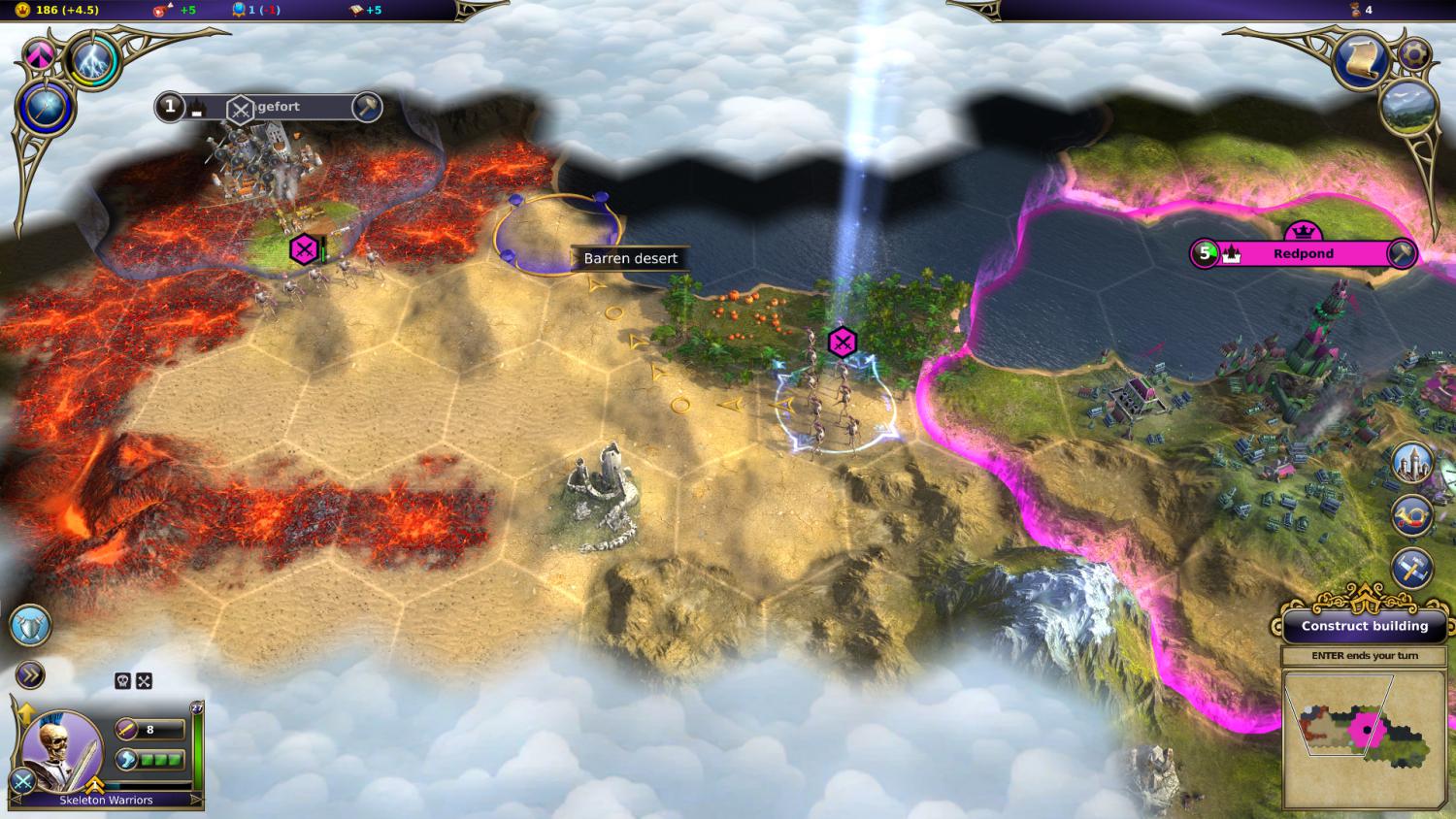Open the scroll quest log icon
Image resolution: width=1456 pixels, height=819 pixels.
1361,61
